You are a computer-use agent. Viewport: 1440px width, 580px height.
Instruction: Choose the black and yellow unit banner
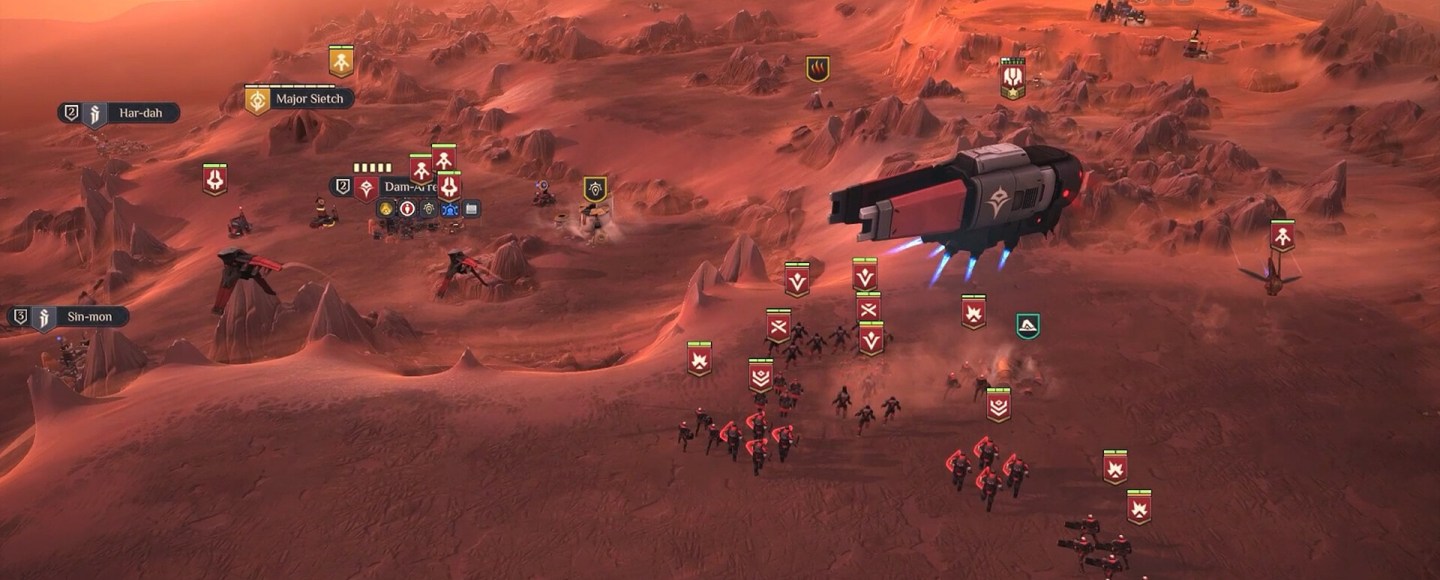click(x=595, y=189)
